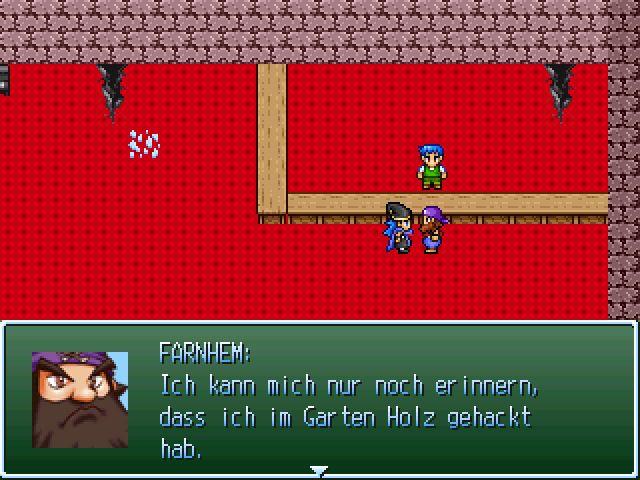
Task: Click the dialogue continue arrow
Action: (x=319, y=470)
